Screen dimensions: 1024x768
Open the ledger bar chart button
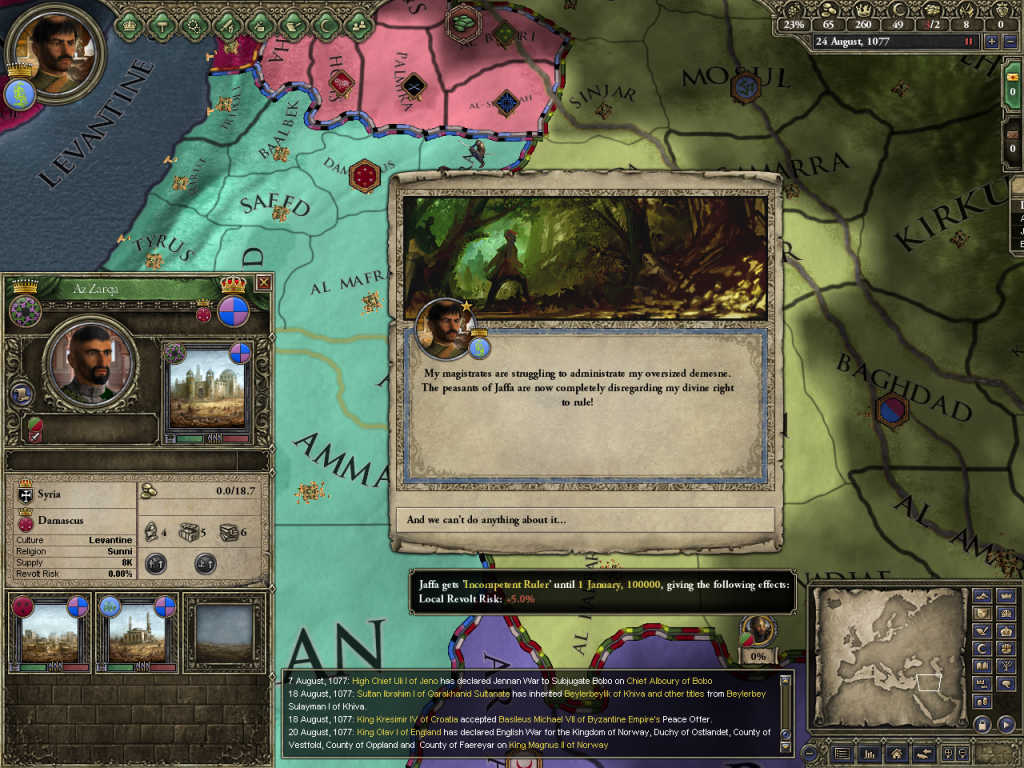[869, 753]
